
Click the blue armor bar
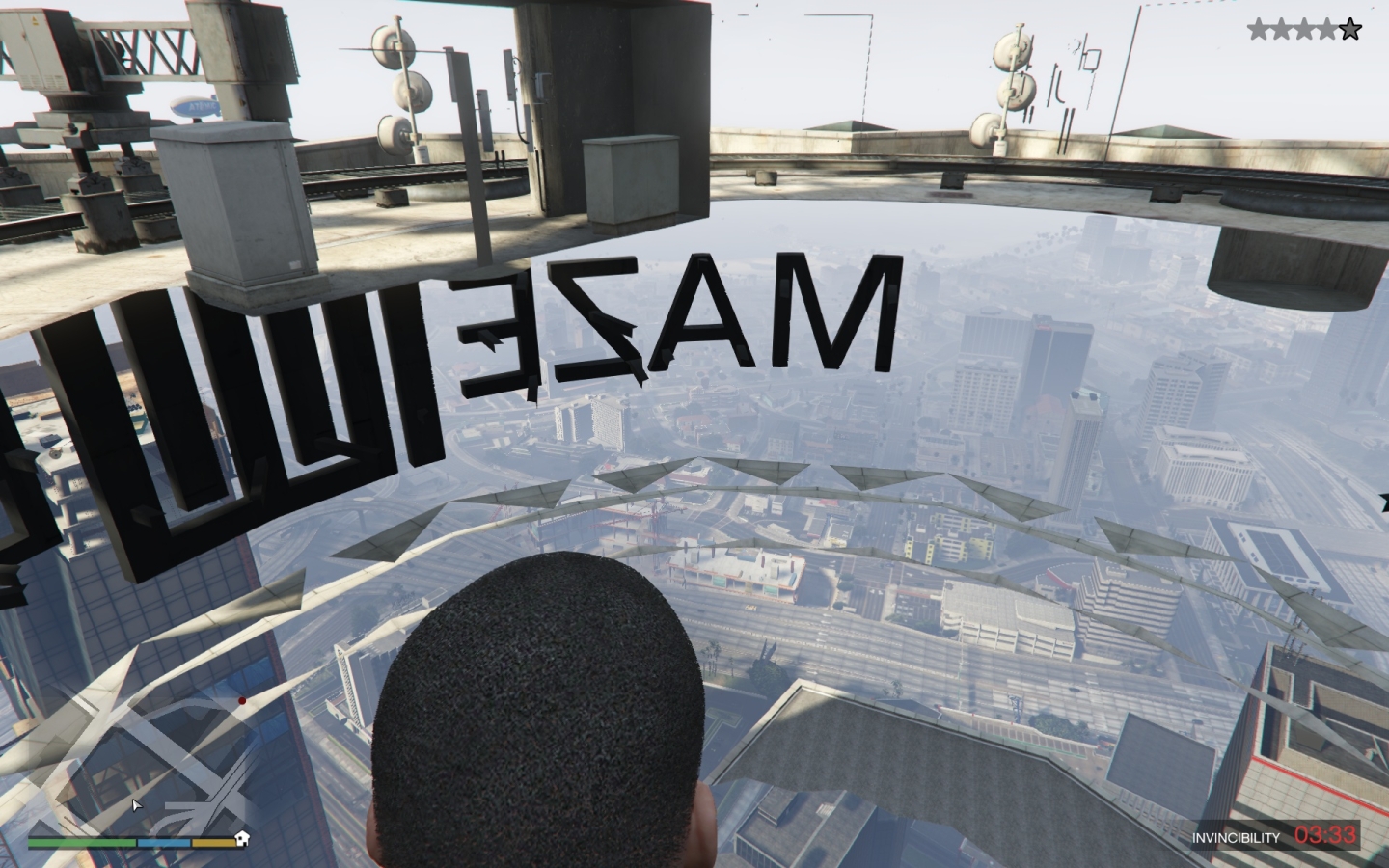coord(164,842)
